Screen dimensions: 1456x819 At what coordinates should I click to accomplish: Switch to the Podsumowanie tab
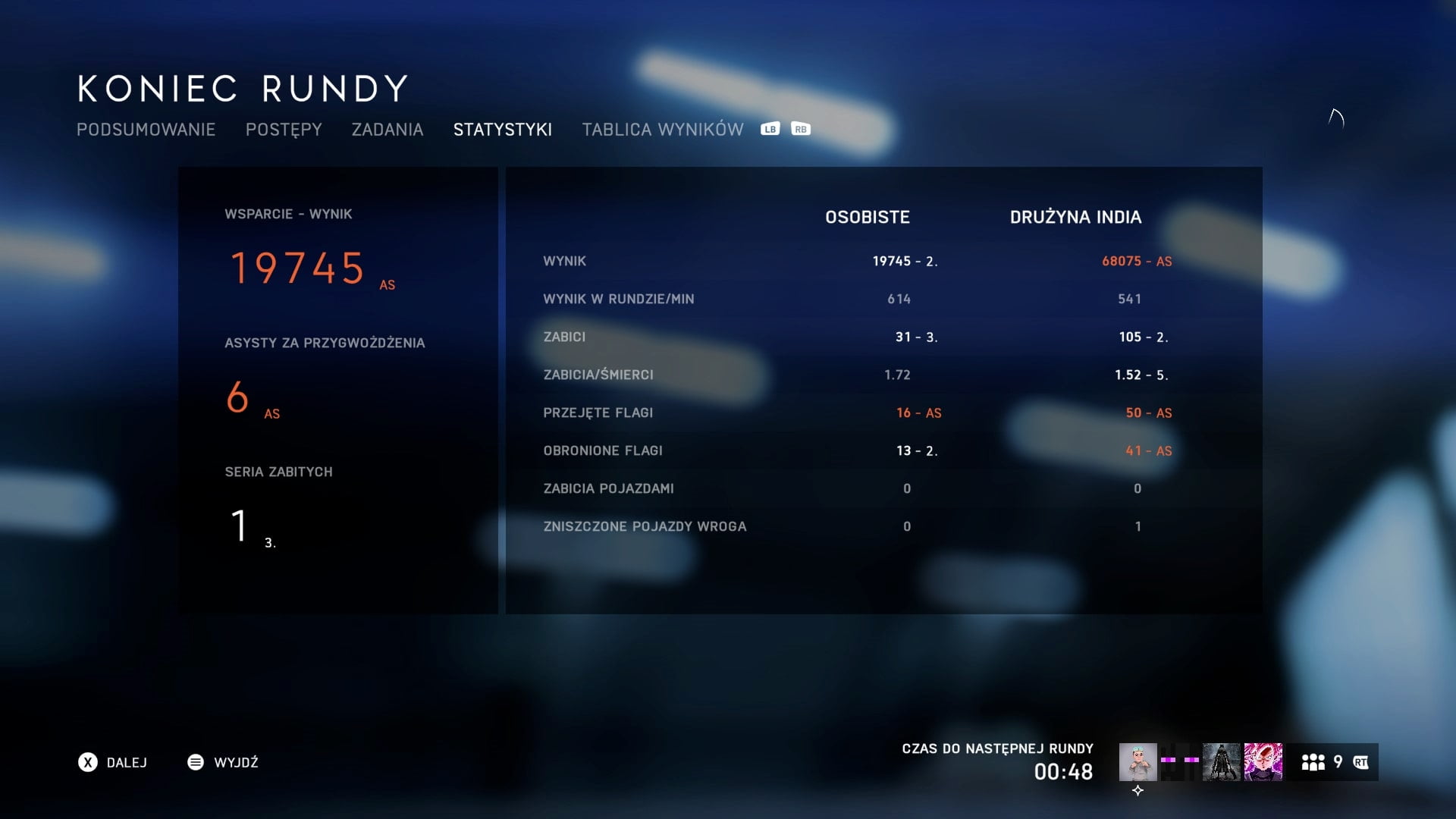pyautogui.click(x=146, y=130)
